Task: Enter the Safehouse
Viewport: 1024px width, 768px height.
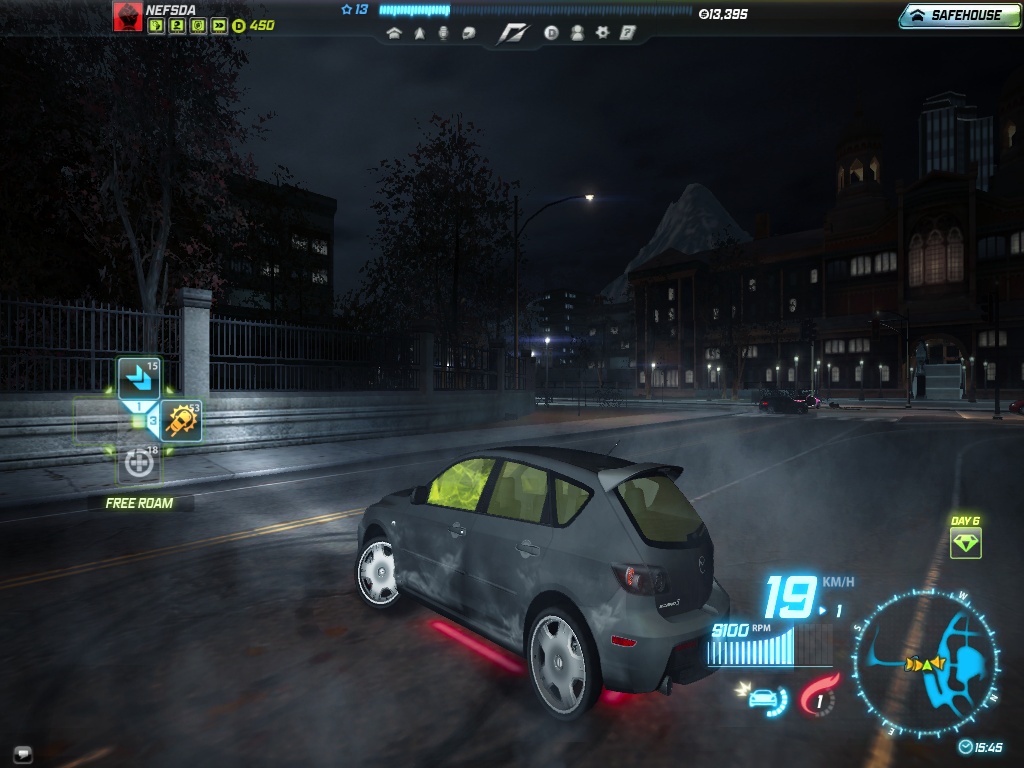Action: pyautogui.click(x=959, y=15)
